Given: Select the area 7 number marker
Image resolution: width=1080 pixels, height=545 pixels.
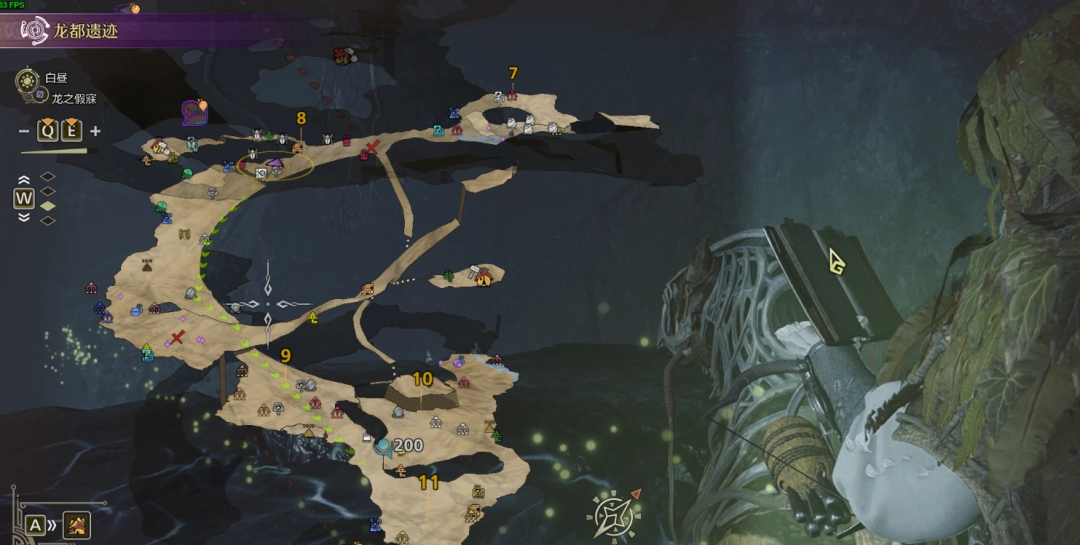Looking at the screenshot, I should click(x=513, y=73).
